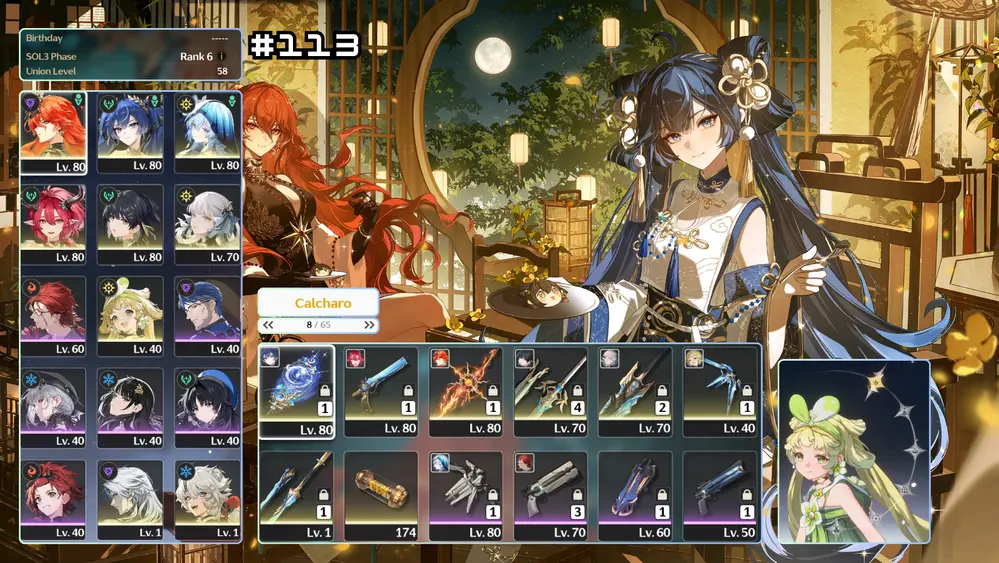Select the orange-haired Lv. 80 character portrait

[x=53, y=131]
